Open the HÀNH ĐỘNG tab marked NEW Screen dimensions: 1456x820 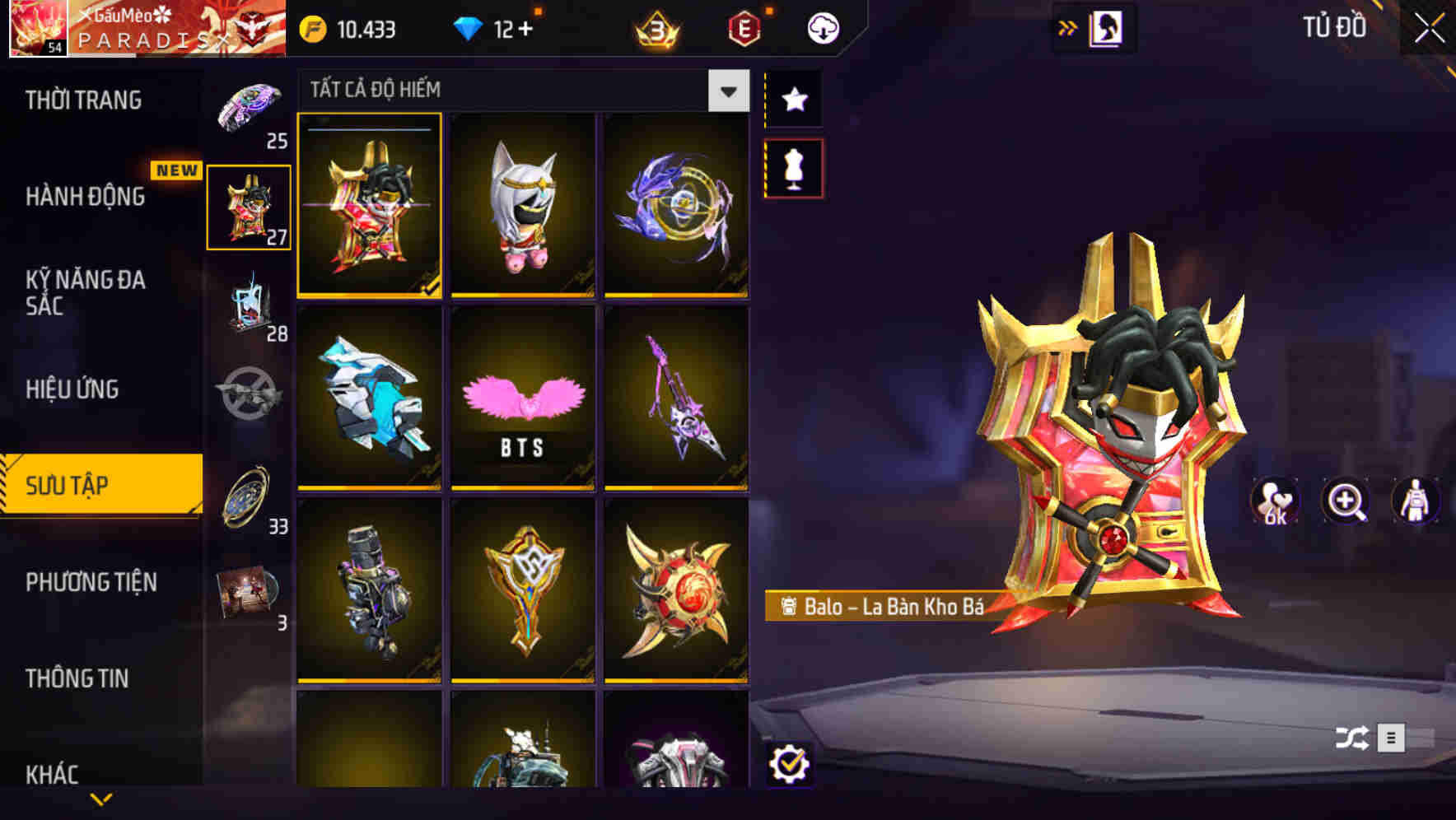pyautogui.click(x=85, y=198)
